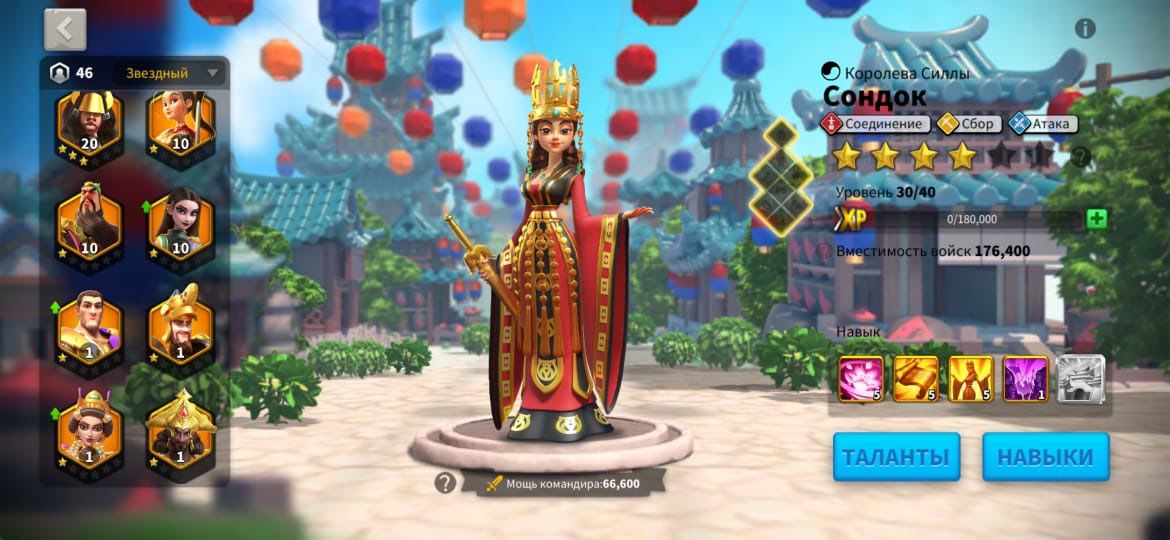This screenshot has height=540, width=1170.
Task: Select the dark-haired woman commander, level 10
Action: (181, 223)
